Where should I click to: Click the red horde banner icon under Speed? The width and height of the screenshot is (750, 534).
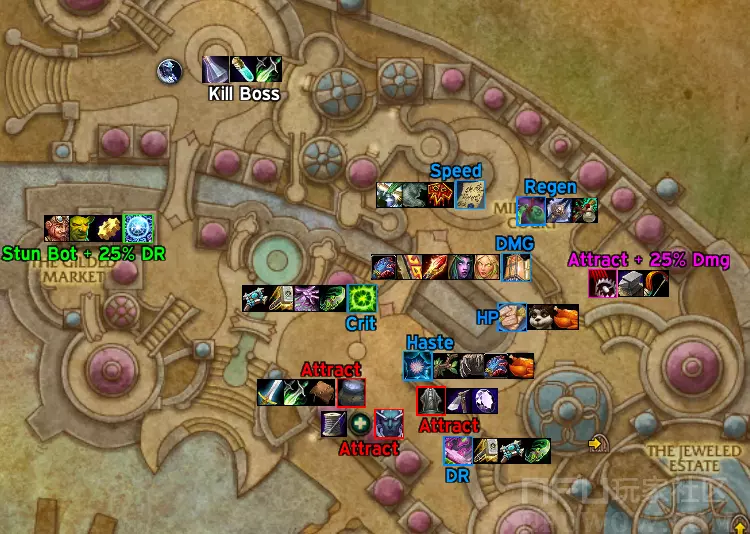442,195
